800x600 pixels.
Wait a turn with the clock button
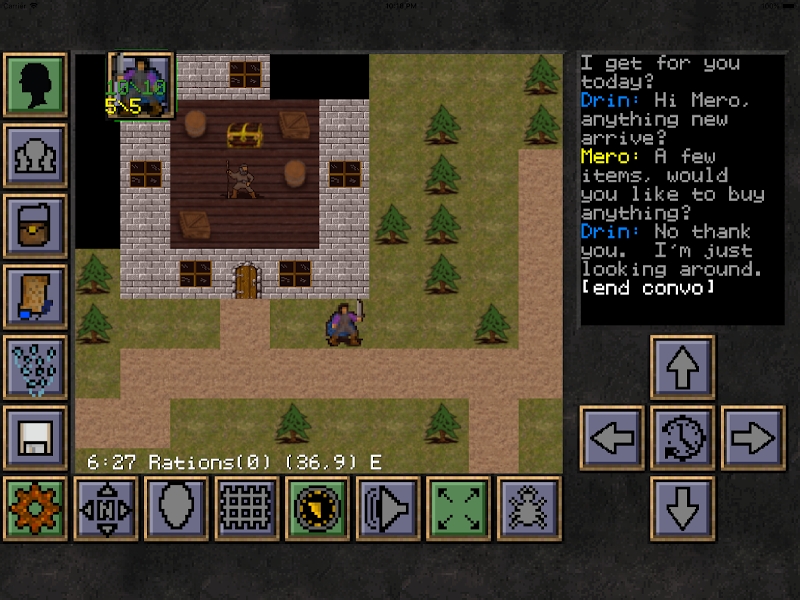pos(682,438)
